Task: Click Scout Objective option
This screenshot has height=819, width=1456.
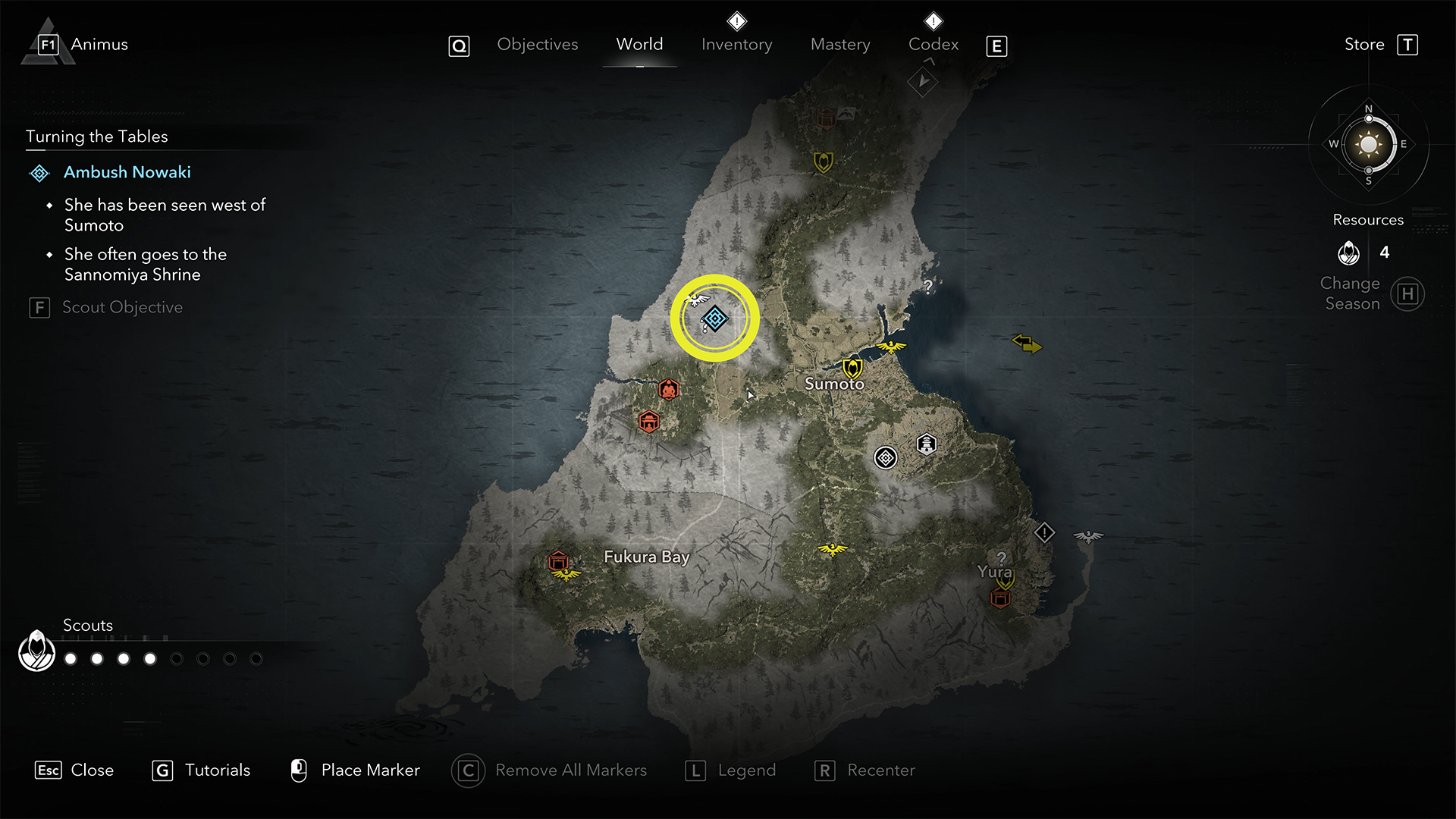Action: tap(122, 308)
